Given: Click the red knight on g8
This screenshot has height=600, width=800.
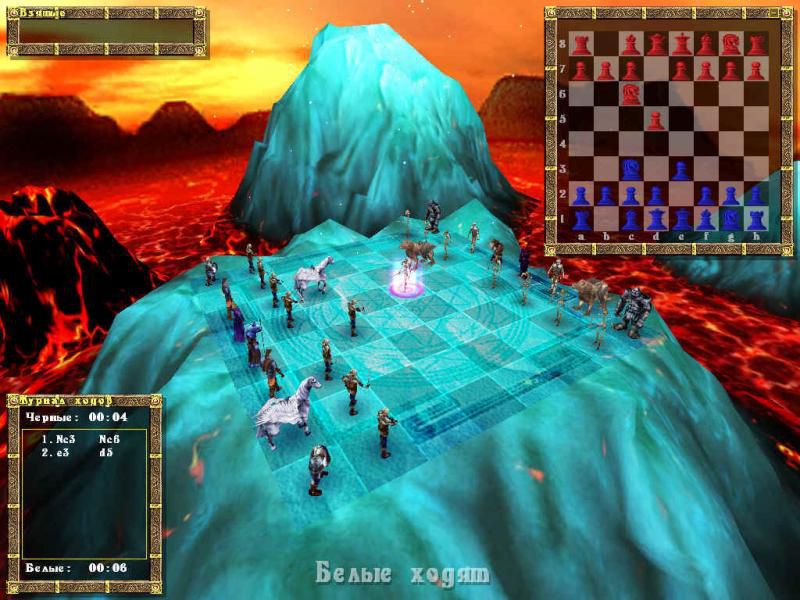Looking at the screenshot, I should pos(732,45).
